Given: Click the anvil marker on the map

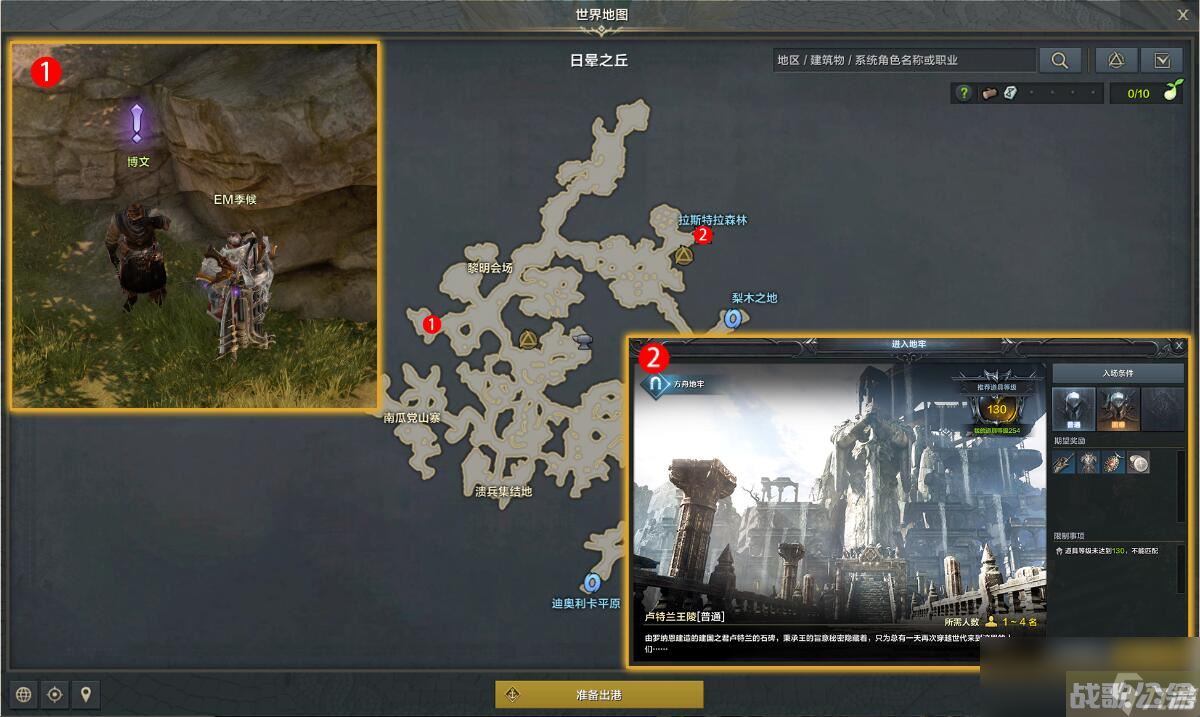Looking at the screenshot, I should point(581,342).
